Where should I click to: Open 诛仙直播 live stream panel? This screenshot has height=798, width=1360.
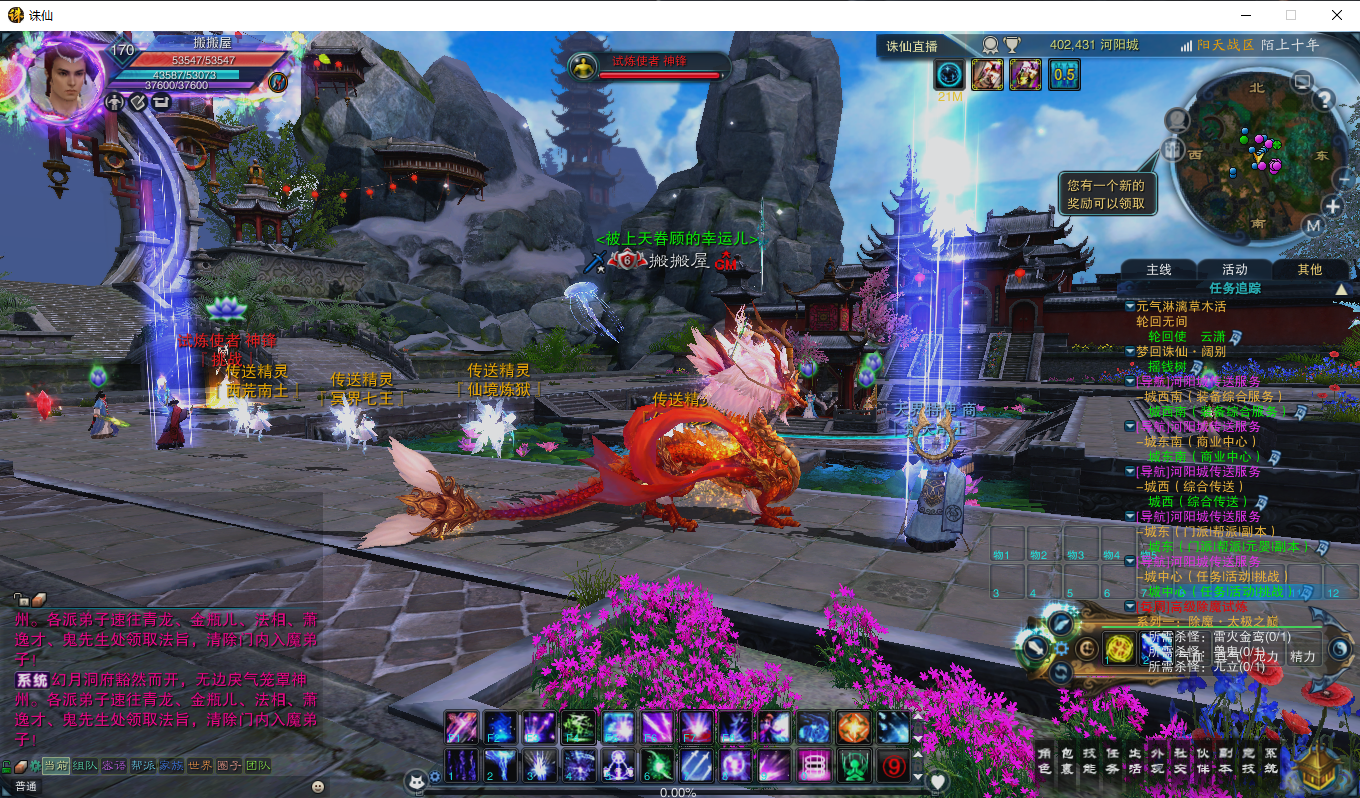pos(912,46)
